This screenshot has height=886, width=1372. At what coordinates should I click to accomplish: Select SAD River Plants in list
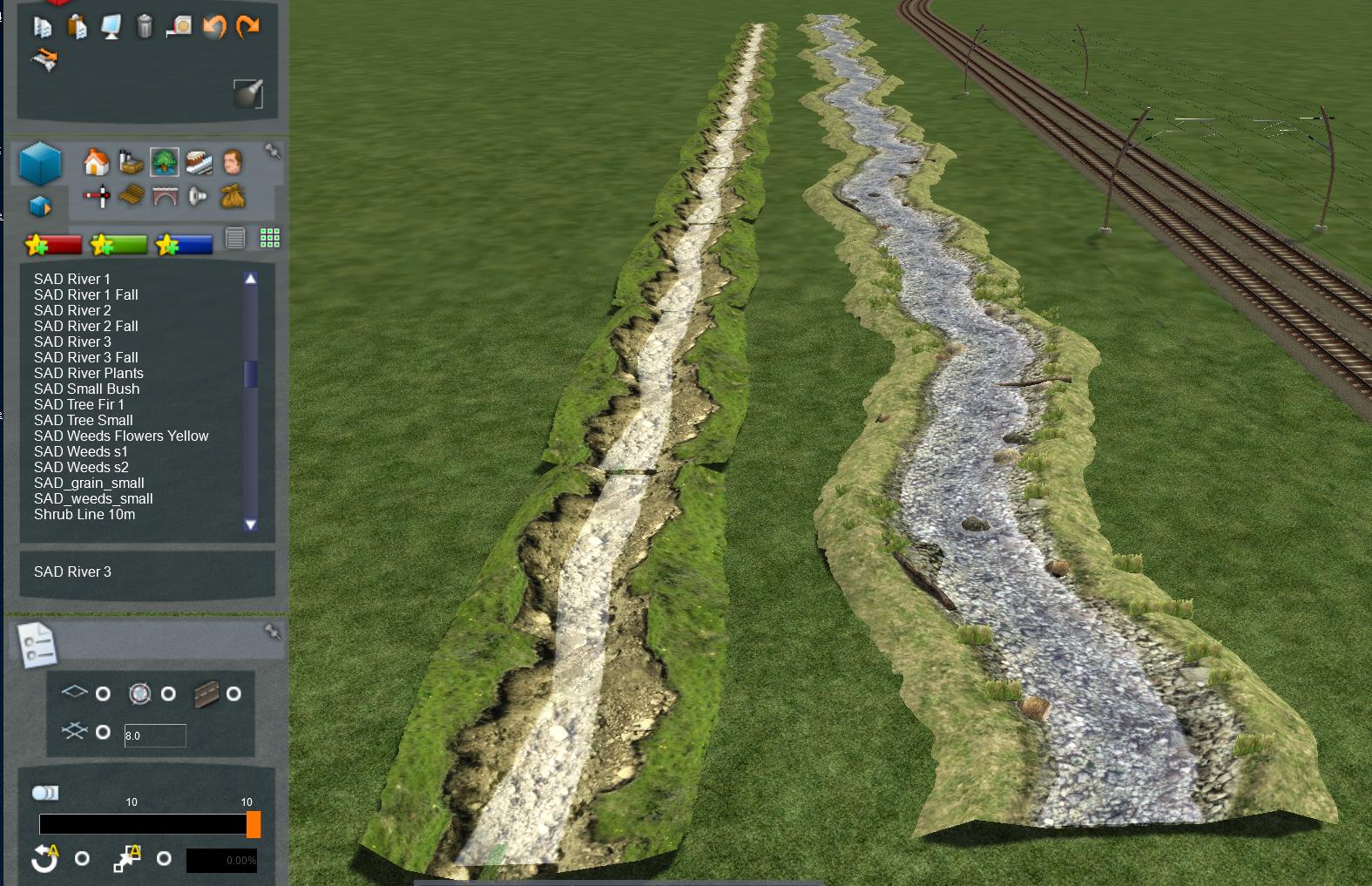pyautogui.click(x=89, y=373)
